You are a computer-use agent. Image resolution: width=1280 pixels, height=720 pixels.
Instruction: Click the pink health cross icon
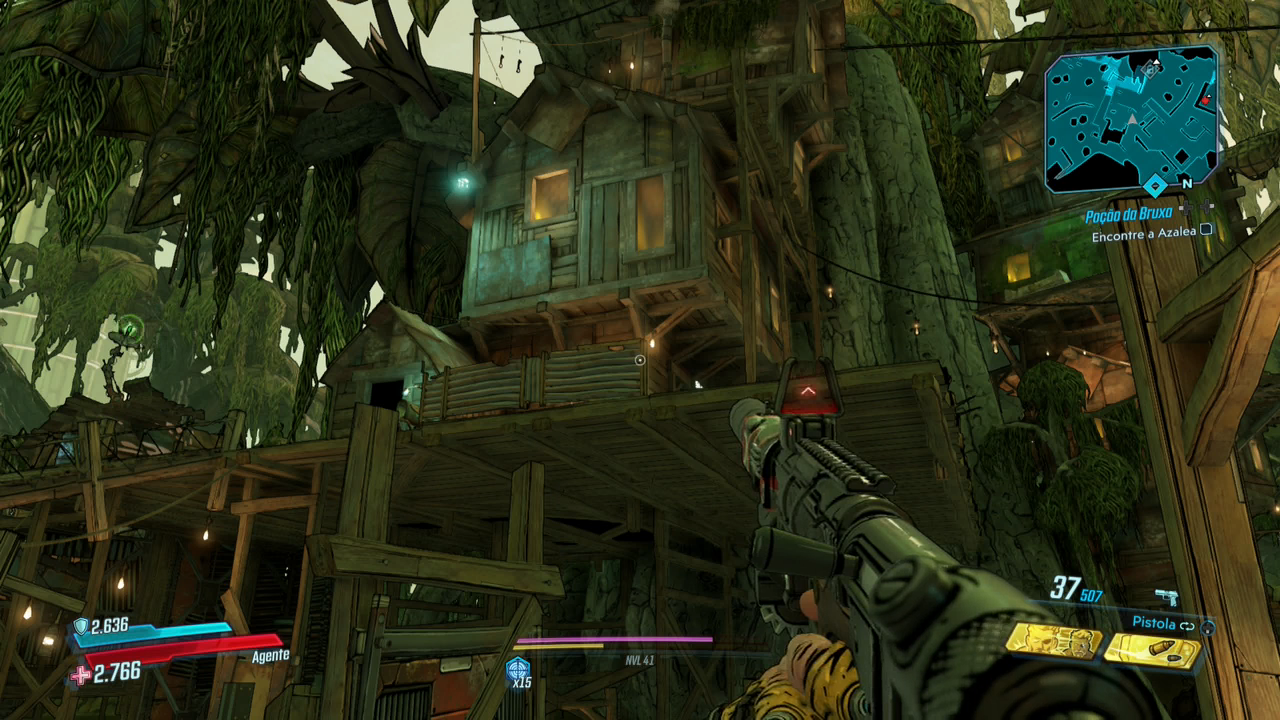(x=81, y=675)
